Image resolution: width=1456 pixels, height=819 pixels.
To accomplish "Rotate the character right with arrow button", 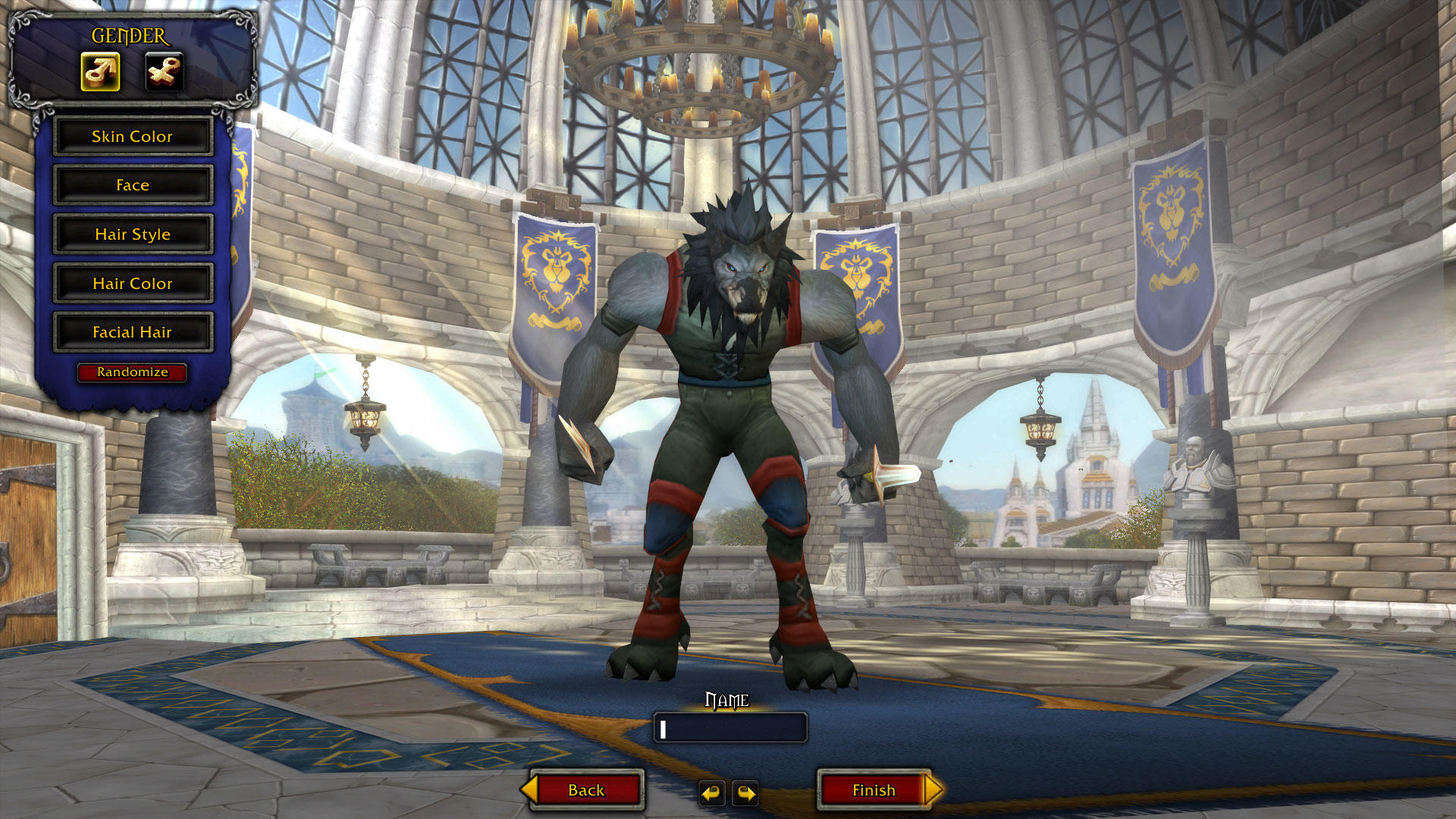I will click(x=745, y=793).
